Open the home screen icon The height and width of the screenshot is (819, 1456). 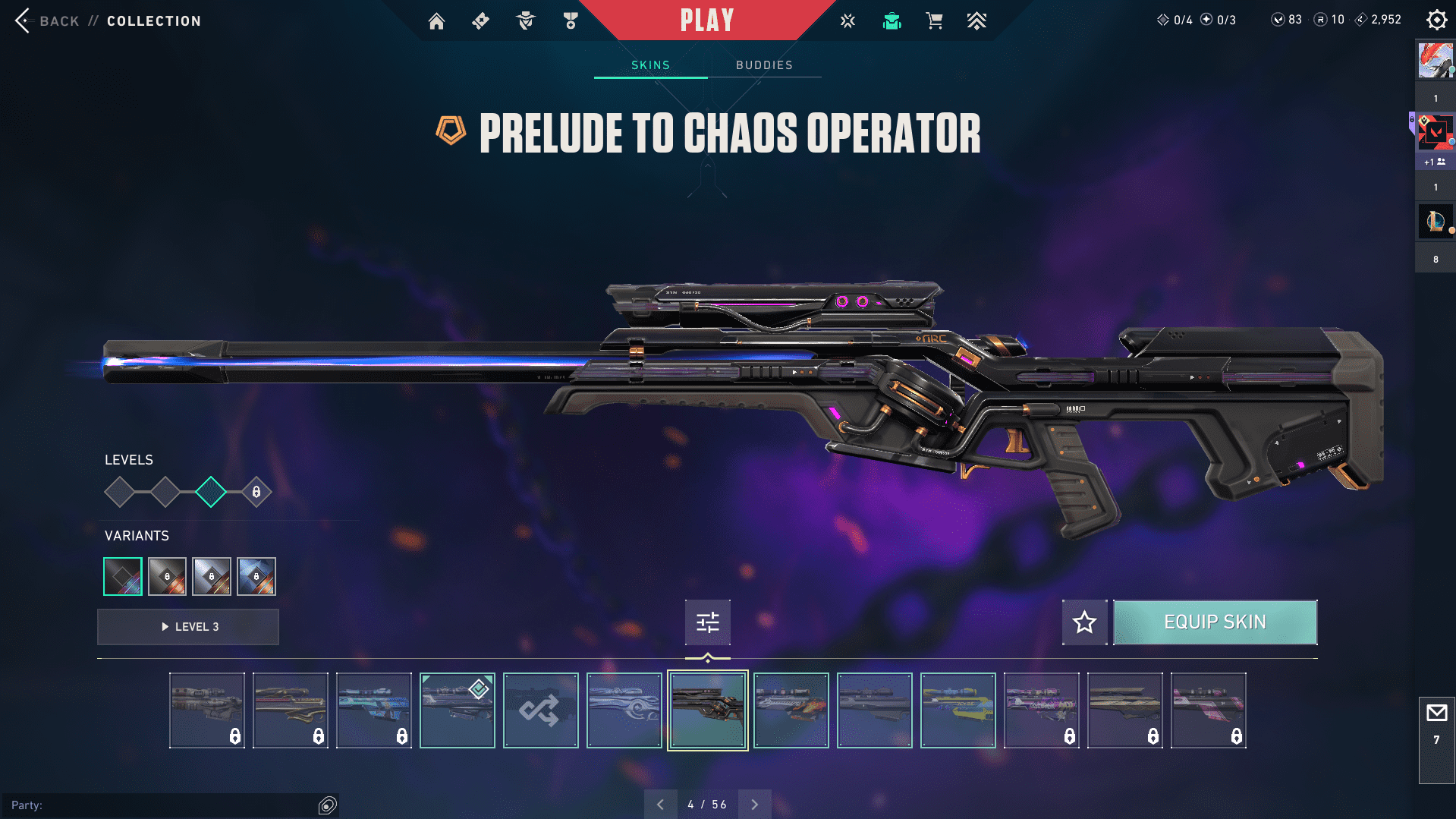pos(436,21)
